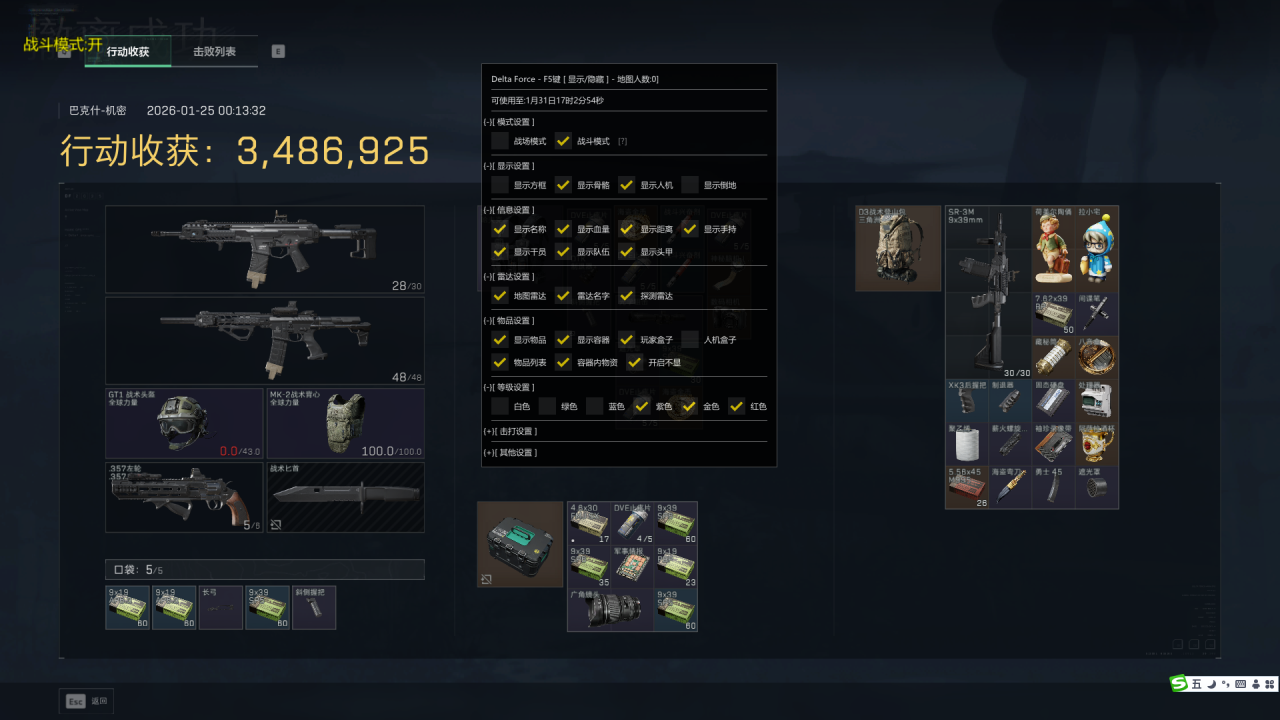Select the 固态硬盘 item
This screenshot has height=720, width=1280.
[x=1054, y=401]
